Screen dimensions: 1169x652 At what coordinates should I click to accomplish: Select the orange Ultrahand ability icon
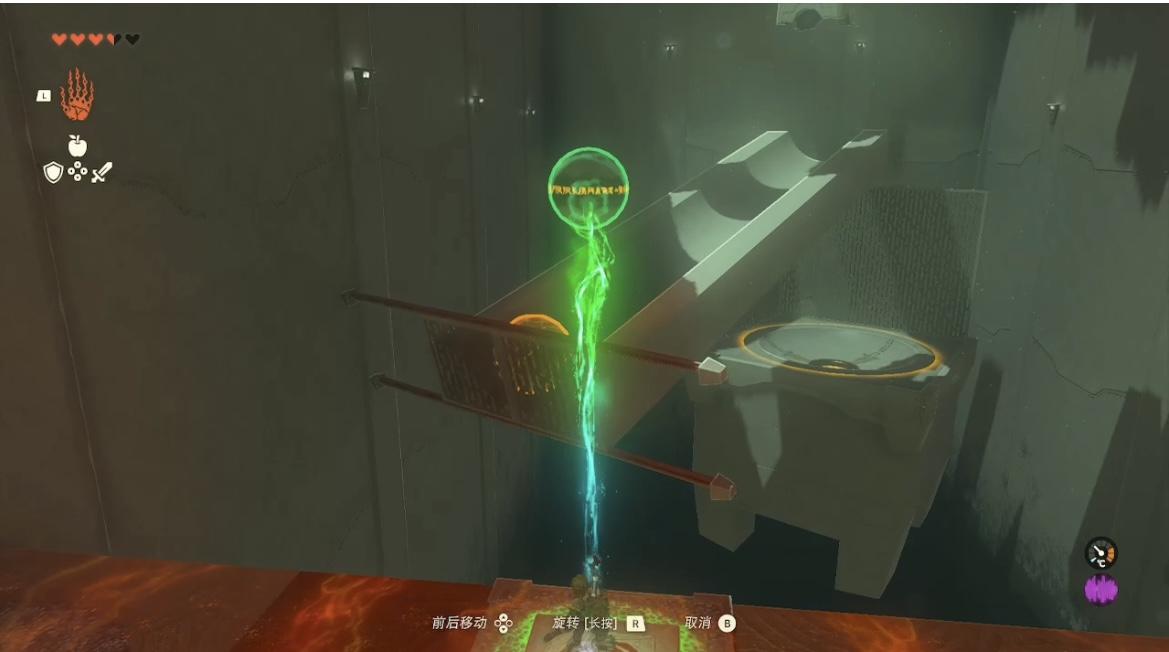(77, 95)
